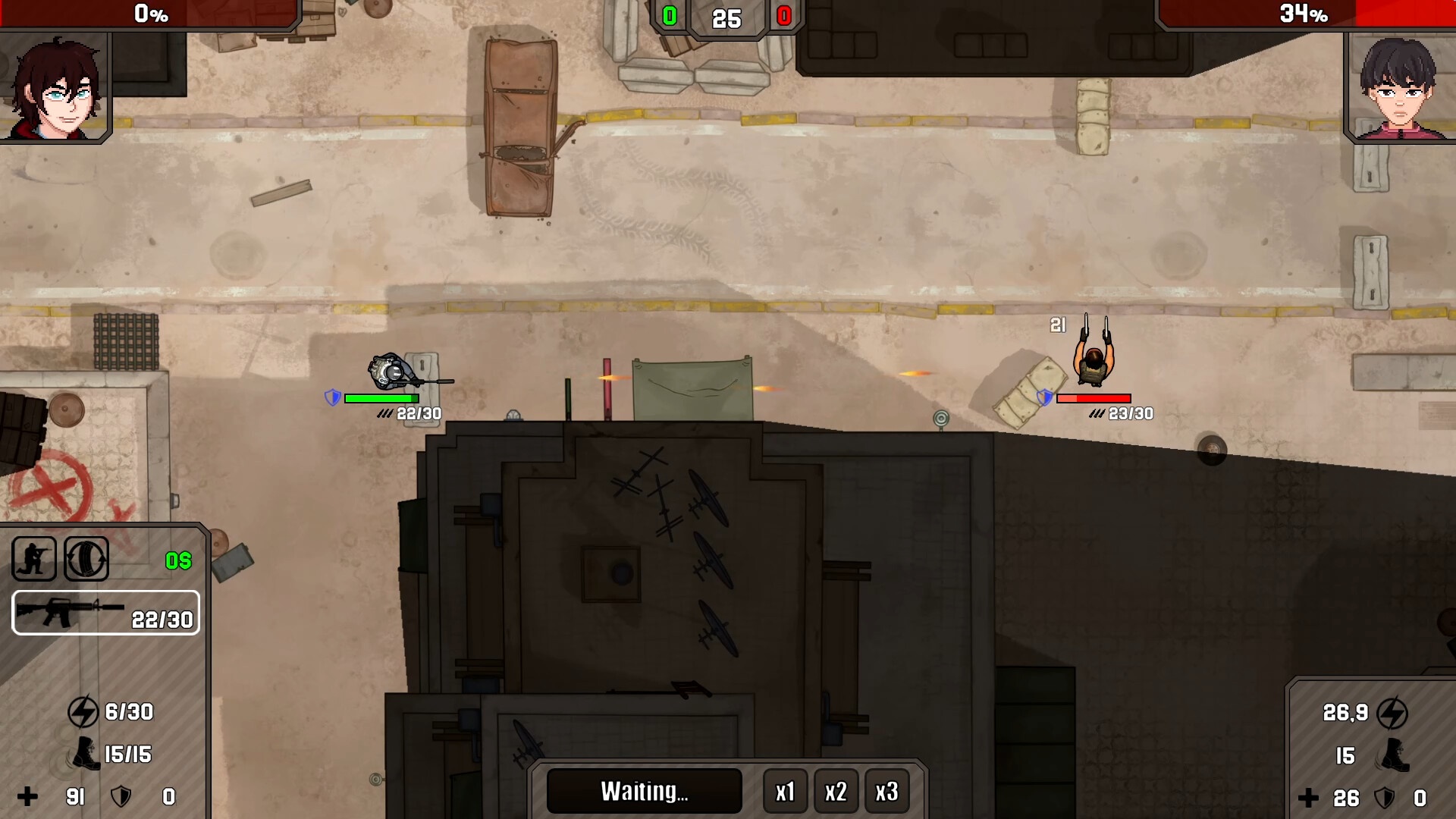The height and width of the screenshot is (819, 1456).
Task: Click the dark-haired opponent portrait
Action: coord(1399,89)
